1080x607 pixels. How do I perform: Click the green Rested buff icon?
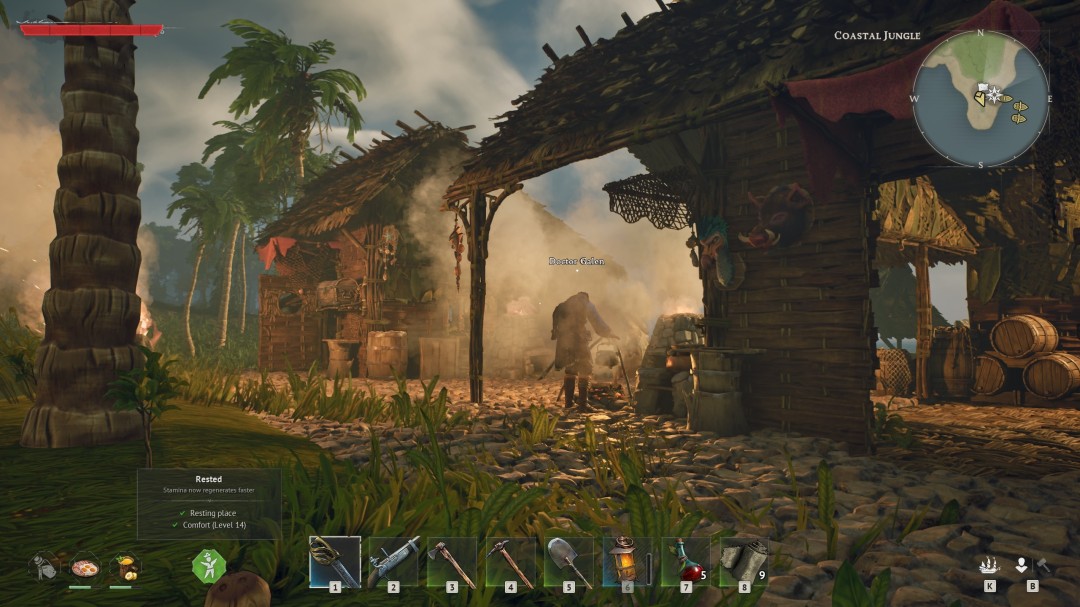click(x=209, y=566)
